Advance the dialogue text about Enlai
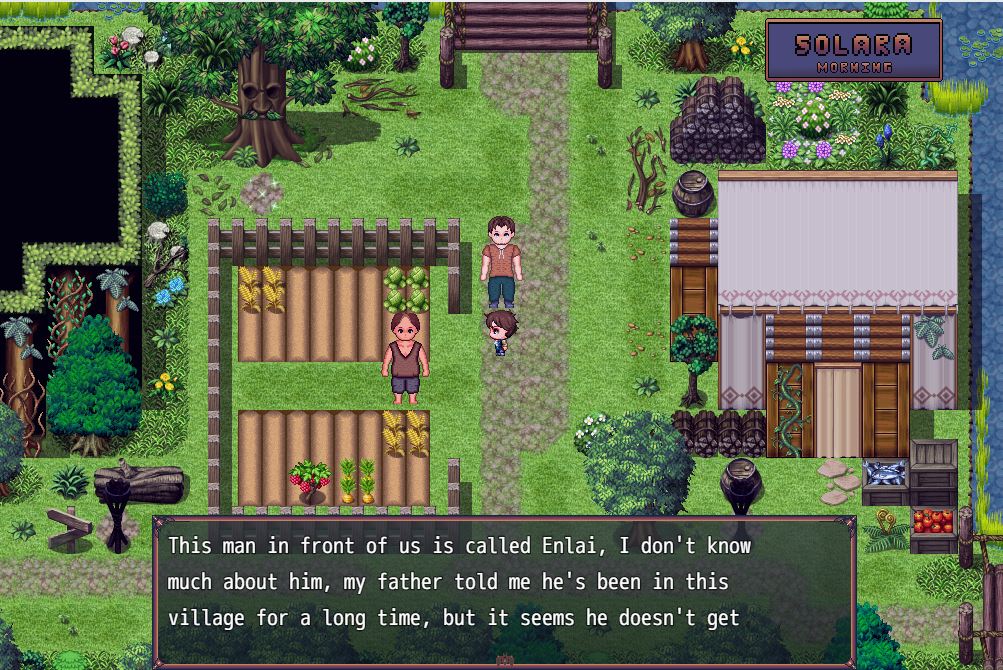The image size is (1003, 670). [504, 590]
